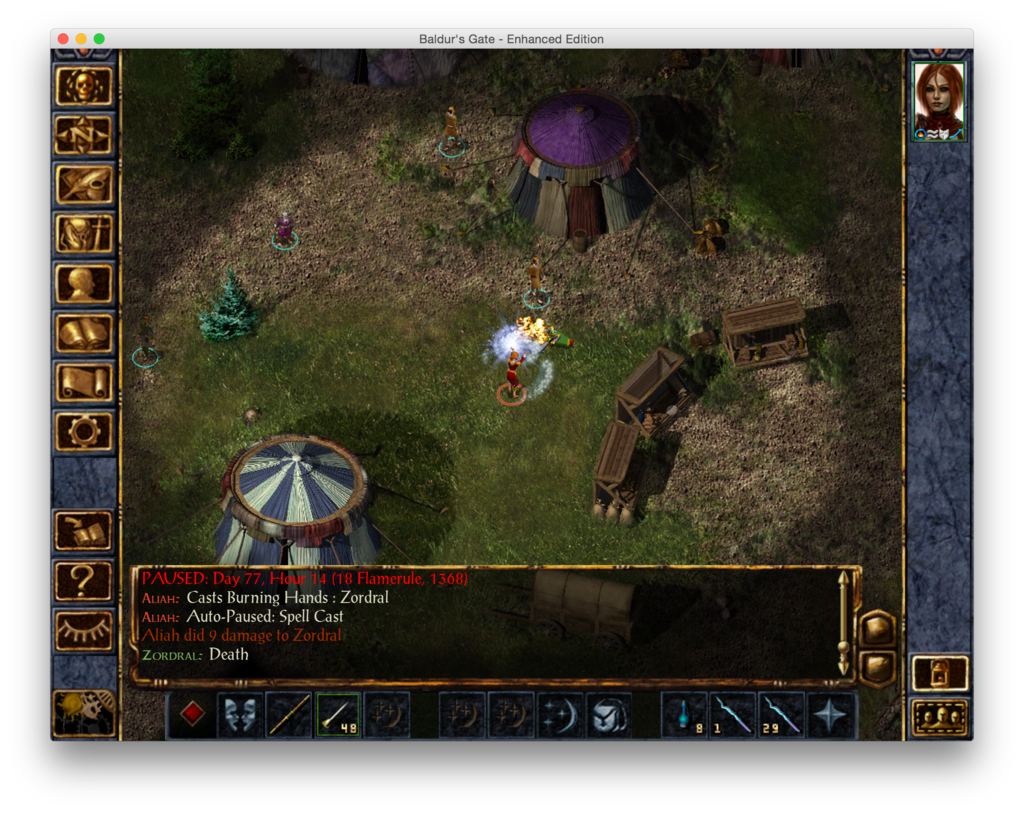This screenshot has width=1024, height=813.
Task: Open the options gear button
Action: tap(84, 431)
